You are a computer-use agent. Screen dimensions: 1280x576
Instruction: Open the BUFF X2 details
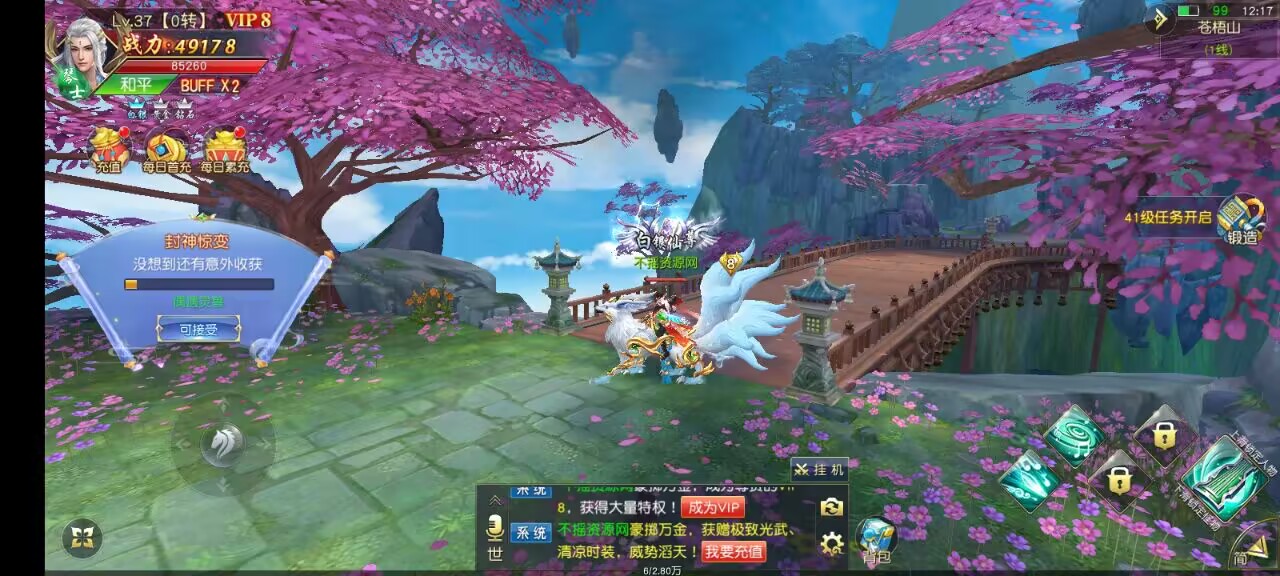210,86
